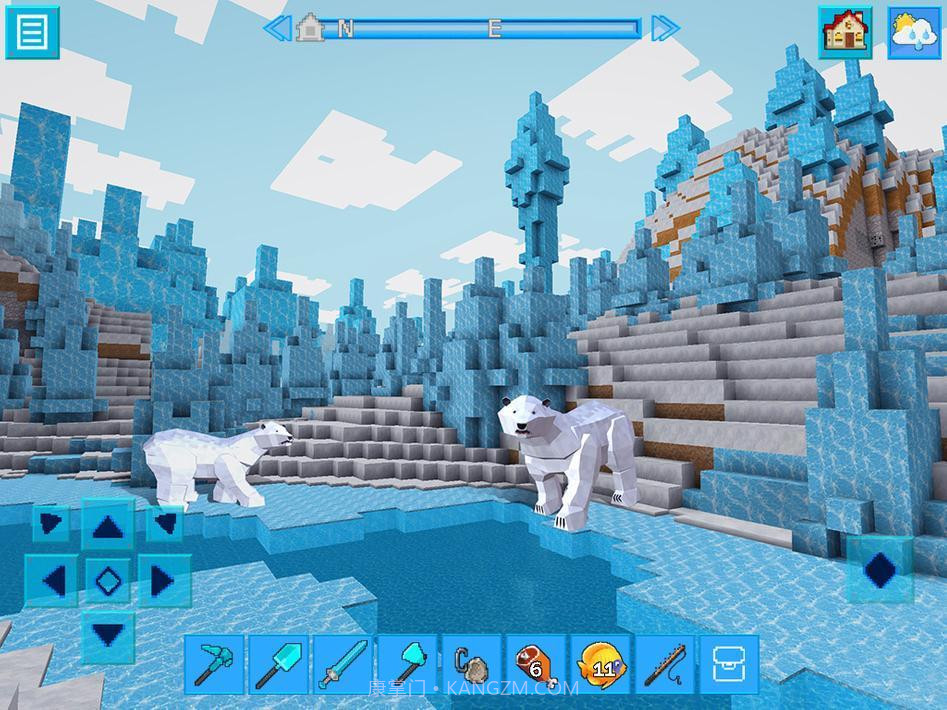This screenshot has width=947, height=710.
Task: Open the inventory chest button
Action: click(x=728, y=664)
